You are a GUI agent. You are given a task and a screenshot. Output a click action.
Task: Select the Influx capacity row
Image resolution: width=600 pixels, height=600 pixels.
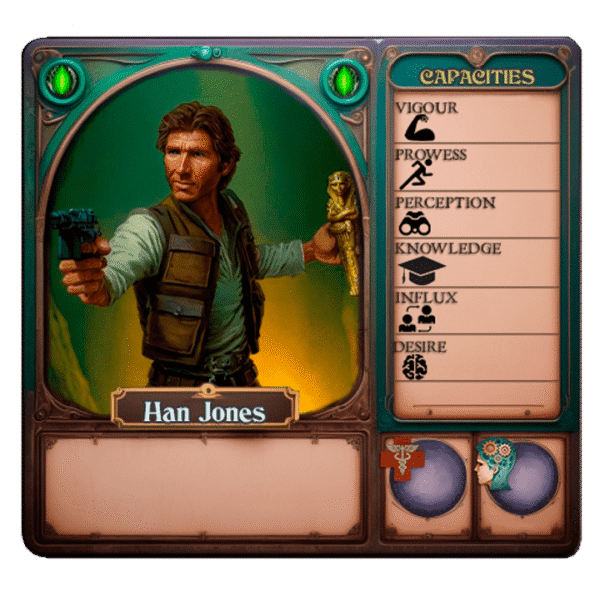tap(475, 311)
